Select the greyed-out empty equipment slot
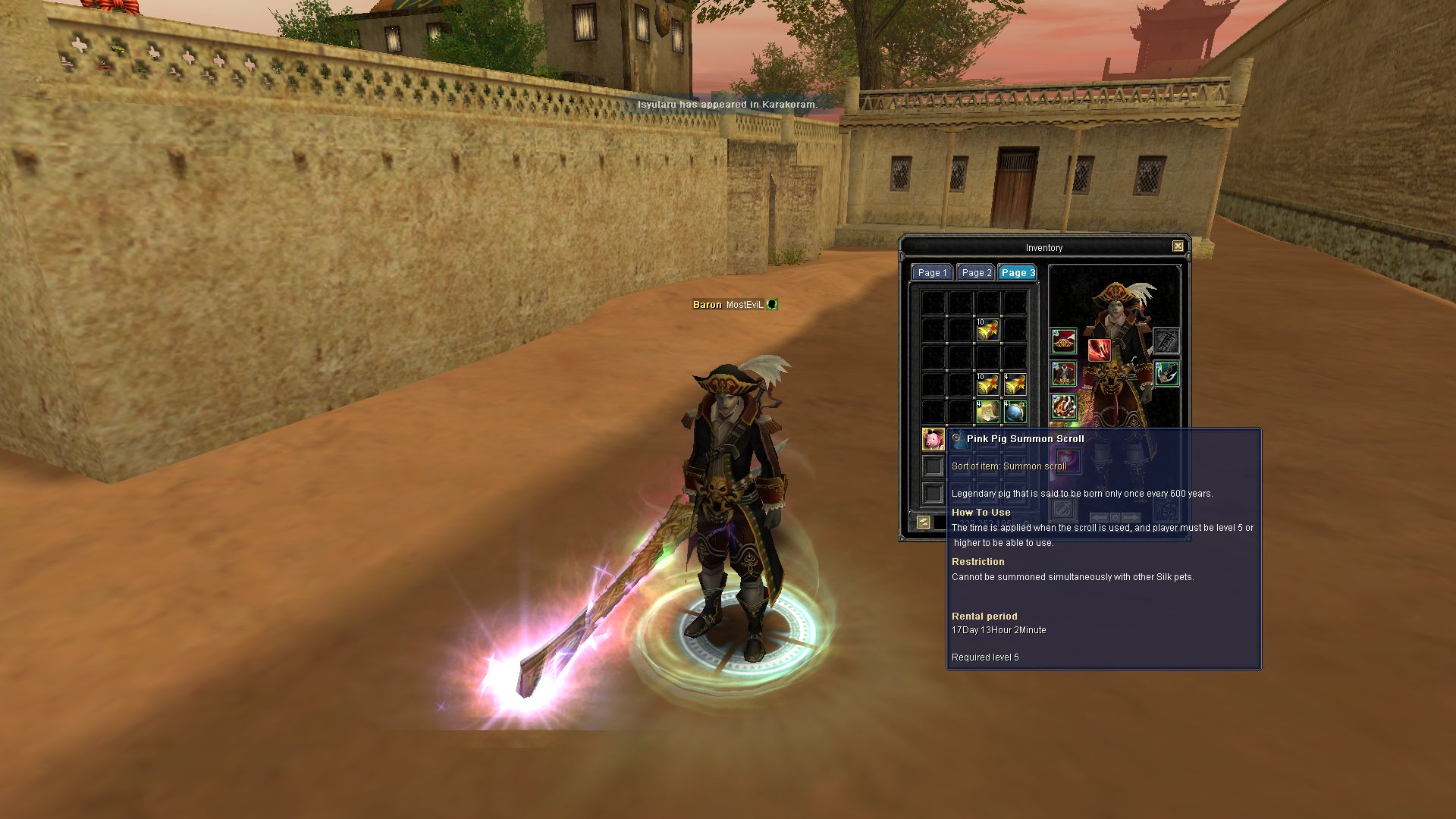 [1166, 341]
